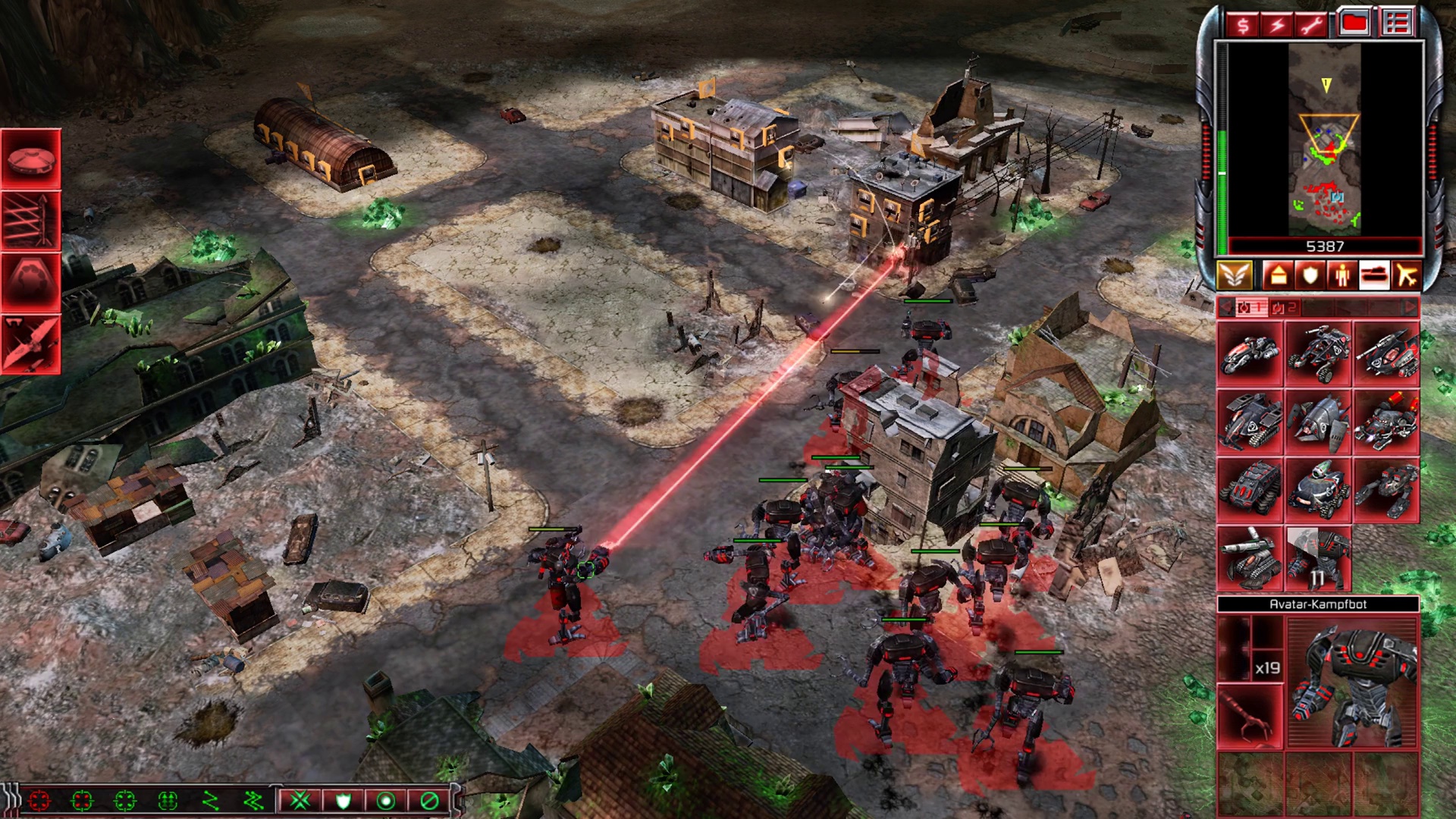
Task: Queue an attack bike unit
Action: [1250, 354]
